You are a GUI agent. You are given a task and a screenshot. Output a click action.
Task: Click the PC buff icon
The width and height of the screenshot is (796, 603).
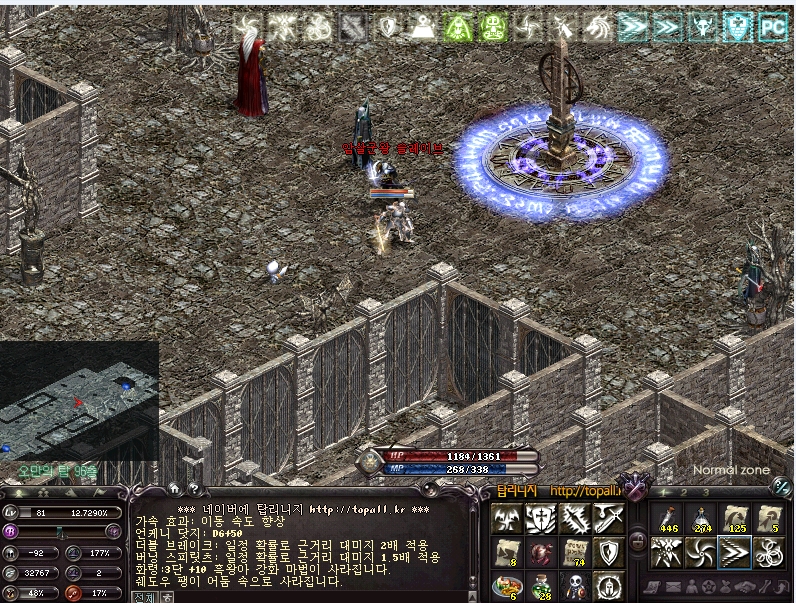[773, 26]
